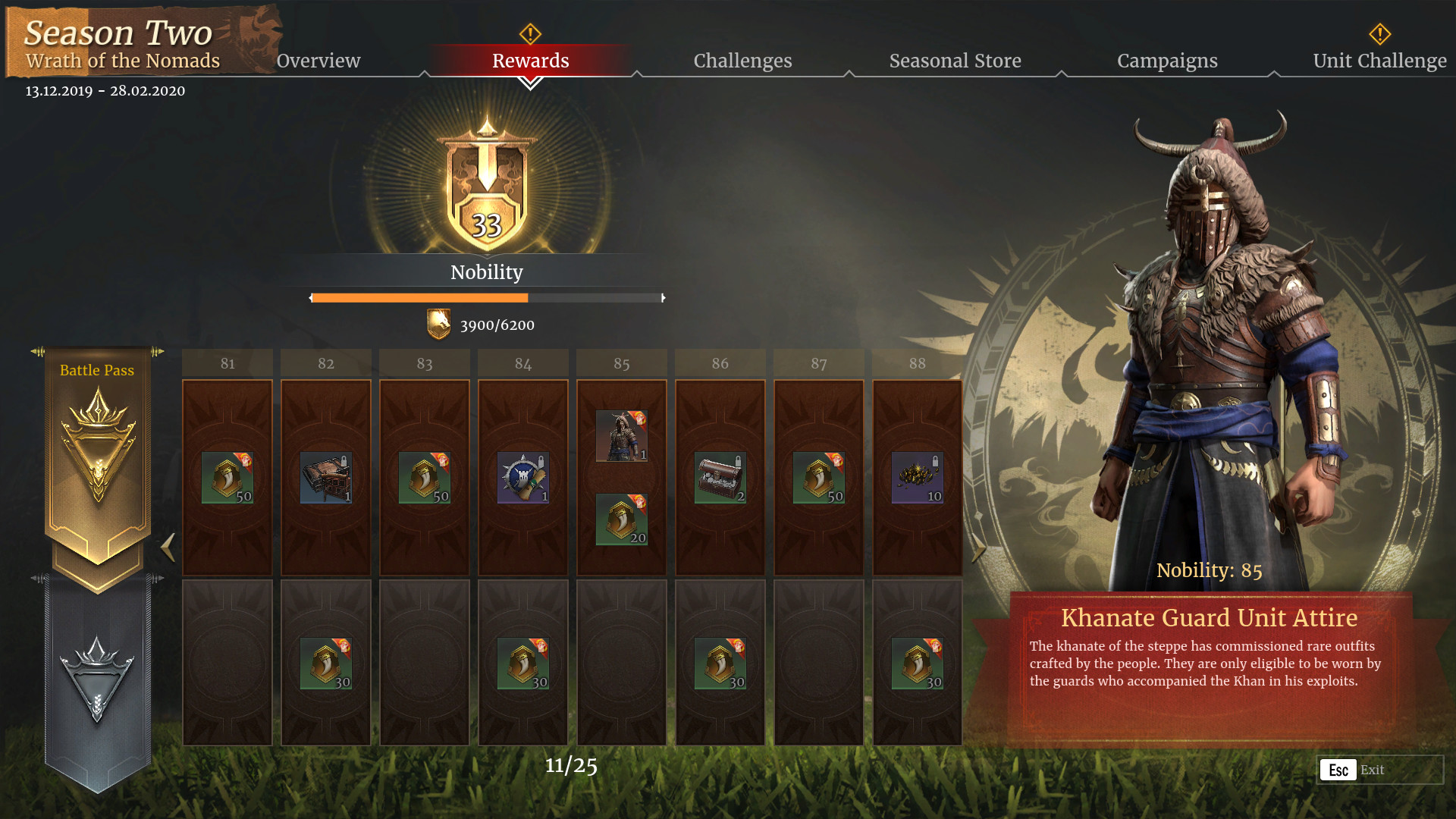Open the Campaigns section

point(1167,61)
